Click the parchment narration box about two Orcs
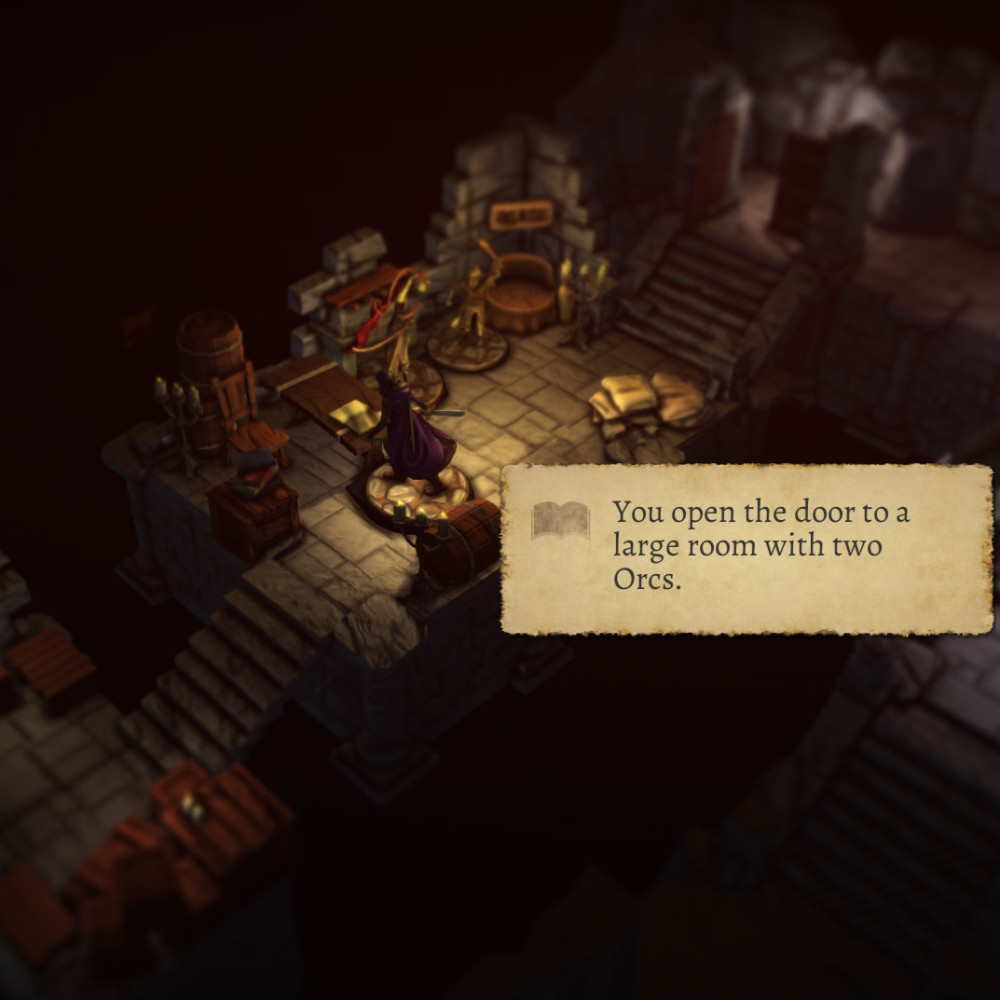Viewport: 1000px width, 1000px height. coord(746,549)
